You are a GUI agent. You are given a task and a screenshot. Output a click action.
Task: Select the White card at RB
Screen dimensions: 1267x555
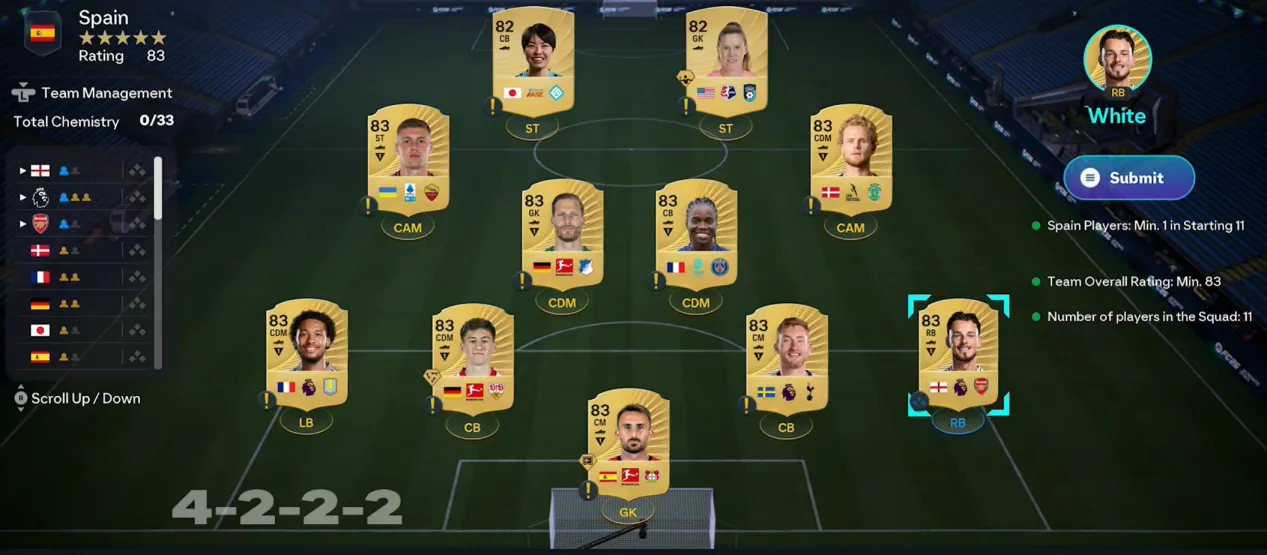click(x=958, y=355)
